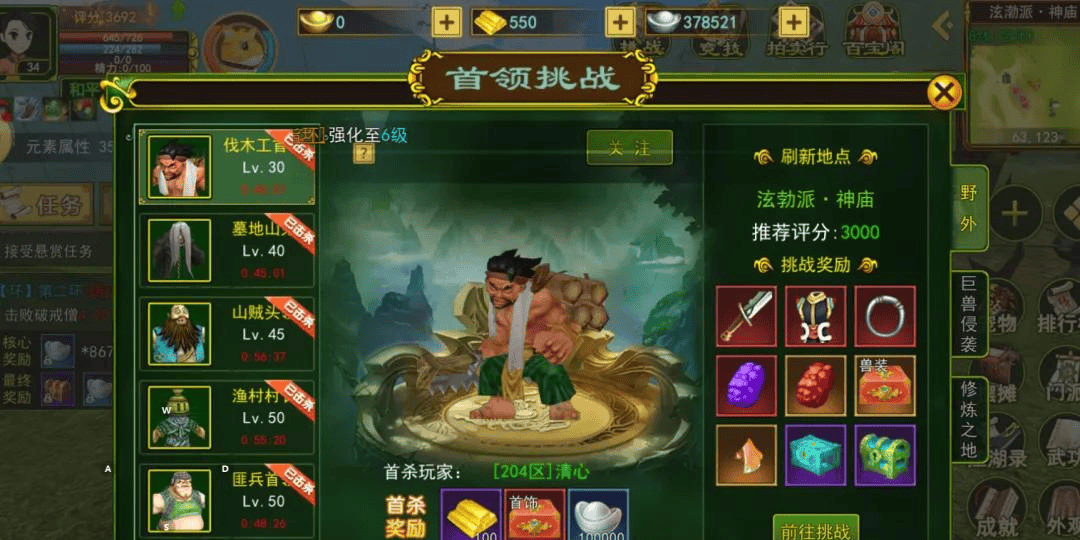Close the 首领挑战 boss challenge window
Screen dimensions: 1080x540
[943, 93]
